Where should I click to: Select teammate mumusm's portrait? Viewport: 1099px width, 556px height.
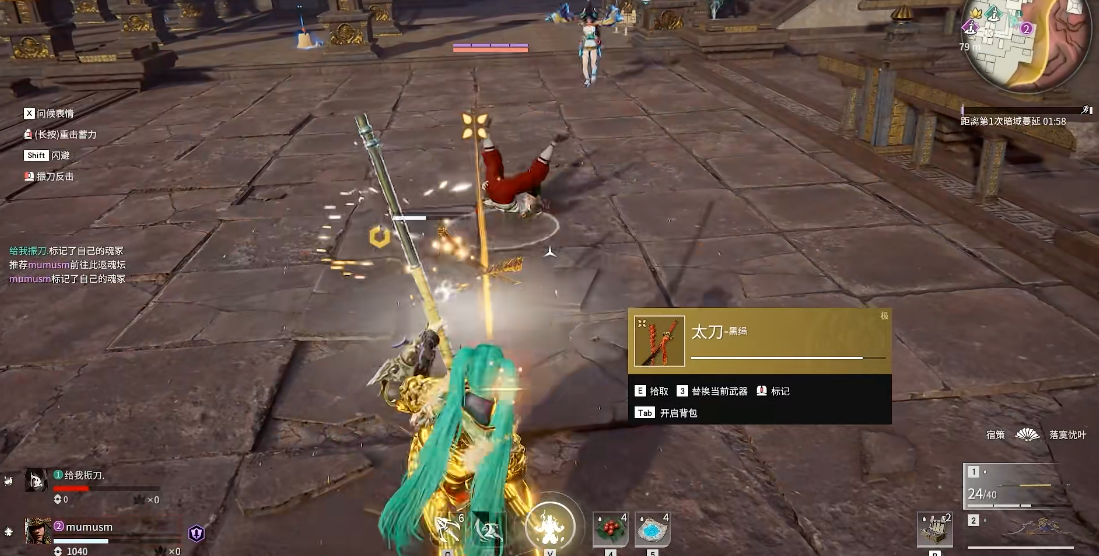[38, 529]
